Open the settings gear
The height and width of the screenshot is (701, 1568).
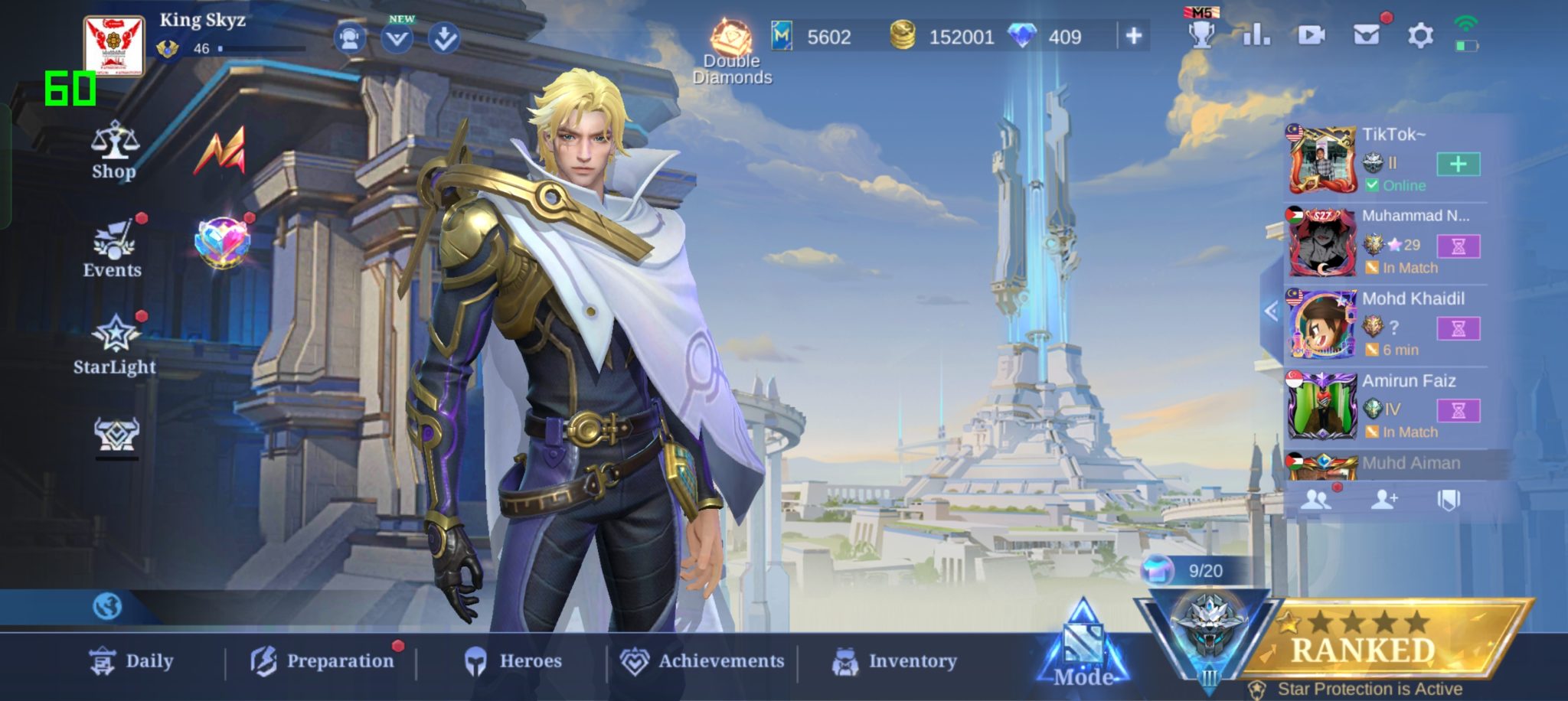click(1420, 35)
